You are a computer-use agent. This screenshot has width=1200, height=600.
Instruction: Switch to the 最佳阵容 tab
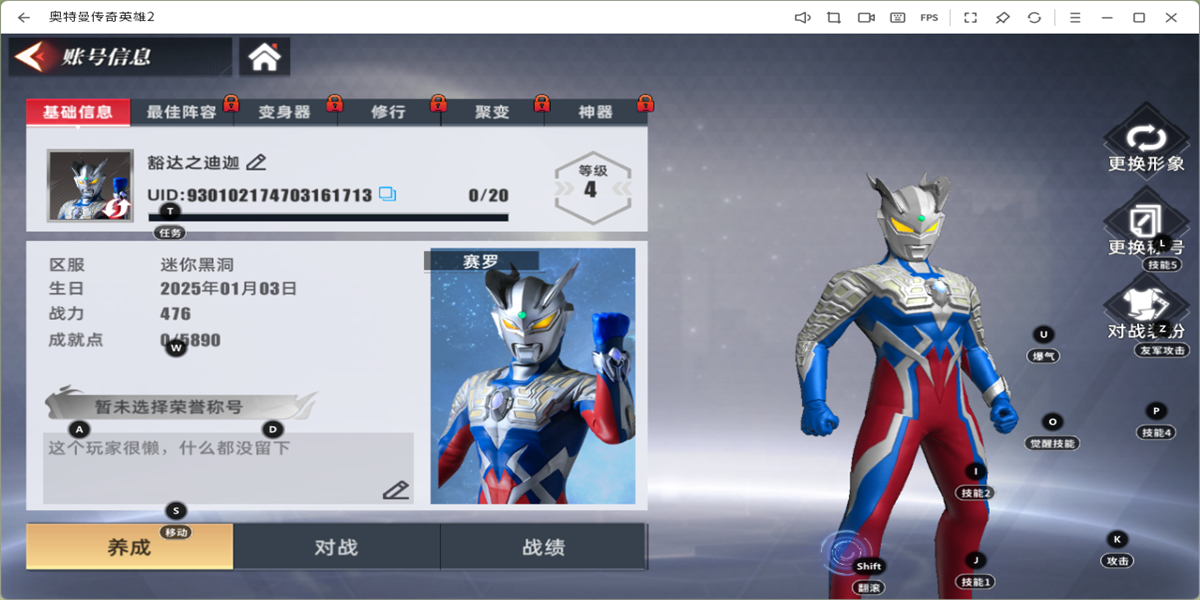181,112
